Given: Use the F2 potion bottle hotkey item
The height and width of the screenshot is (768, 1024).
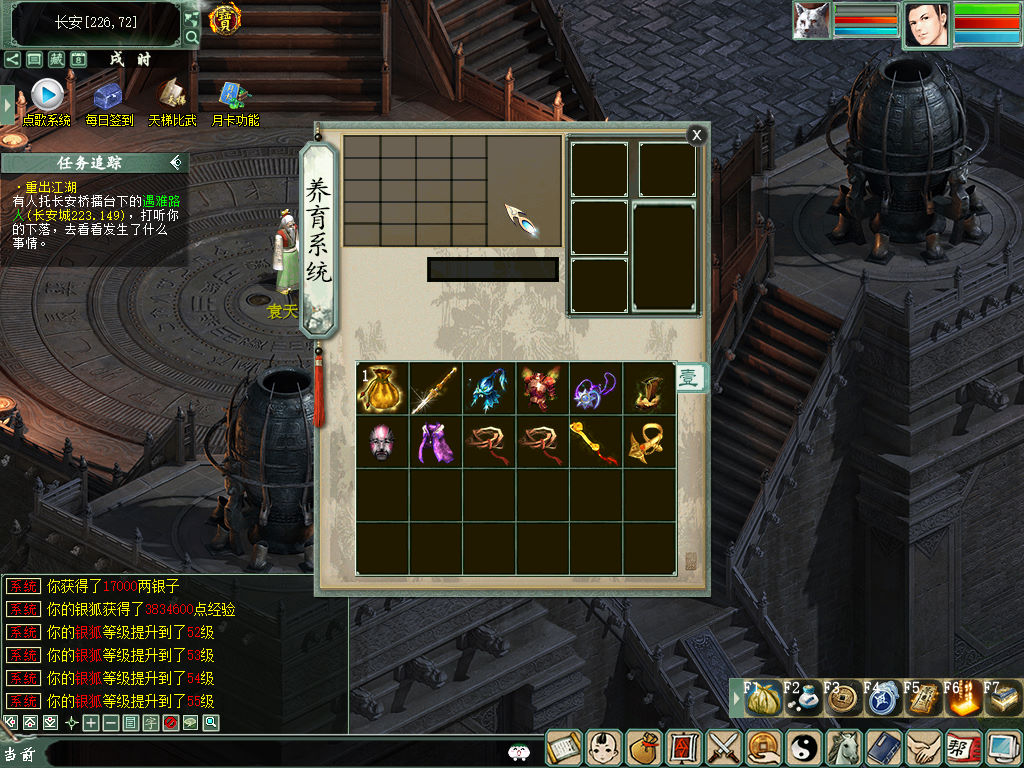Looking at the screenshot, I should 801,699.
